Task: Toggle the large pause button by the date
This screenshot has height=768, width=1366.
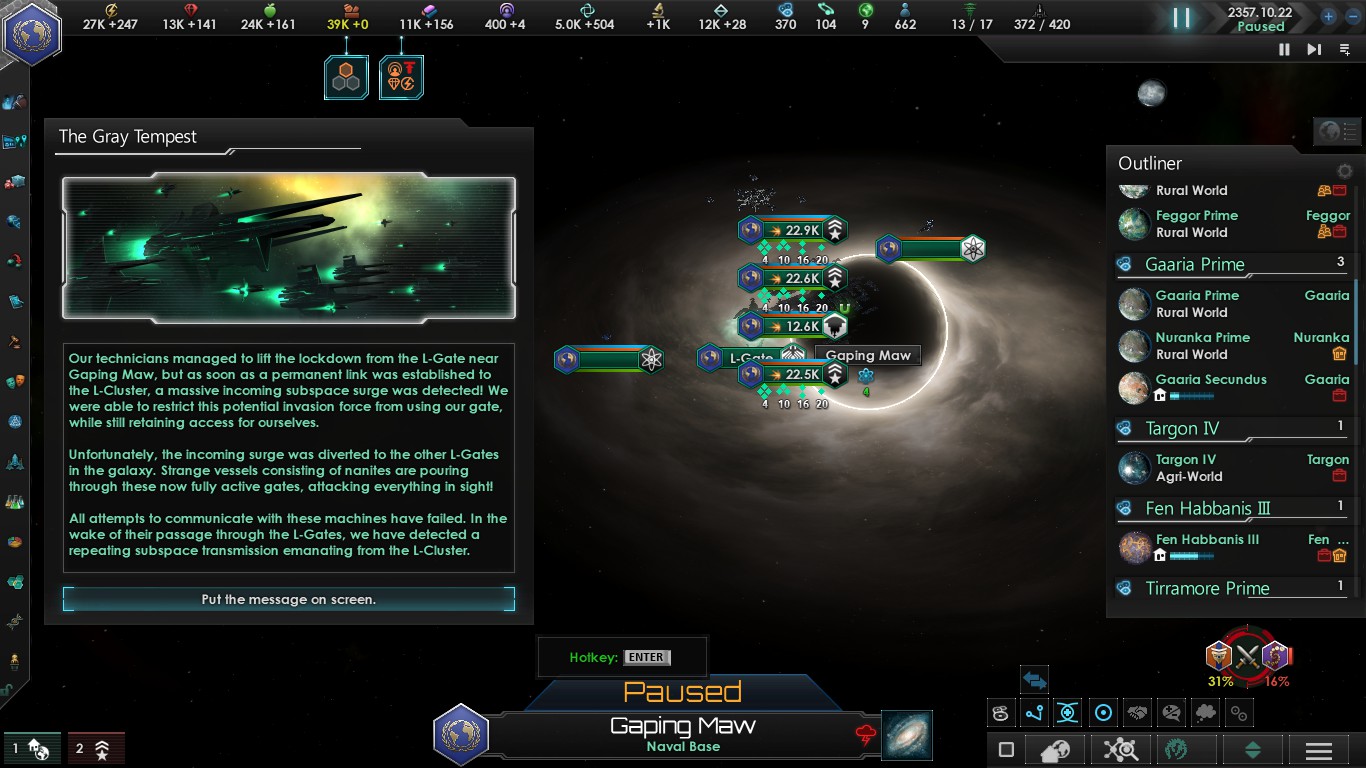Action: click(1182, 17)
